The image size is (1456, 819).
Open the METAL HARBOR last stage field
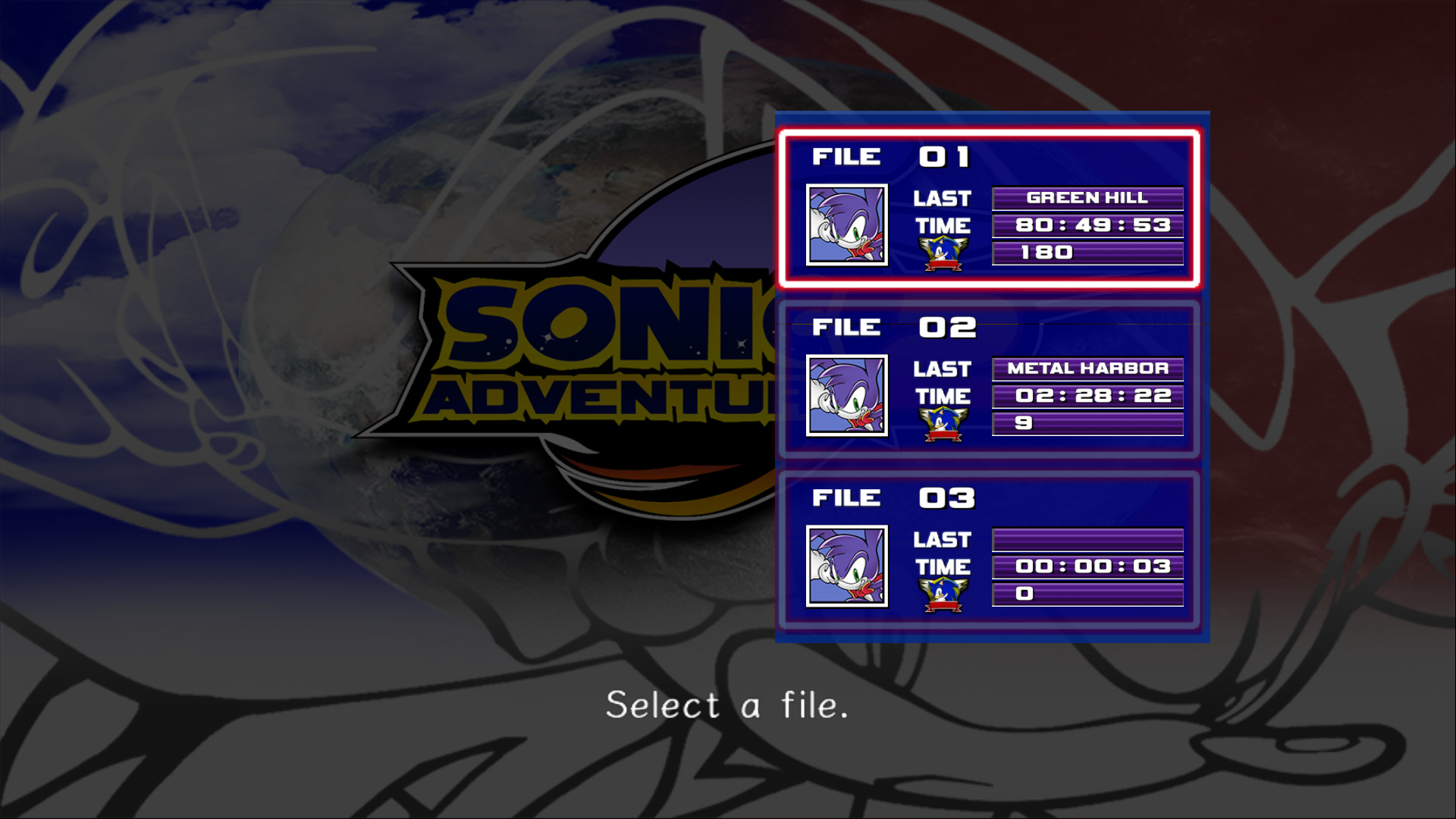click(x=1087, y=369)
